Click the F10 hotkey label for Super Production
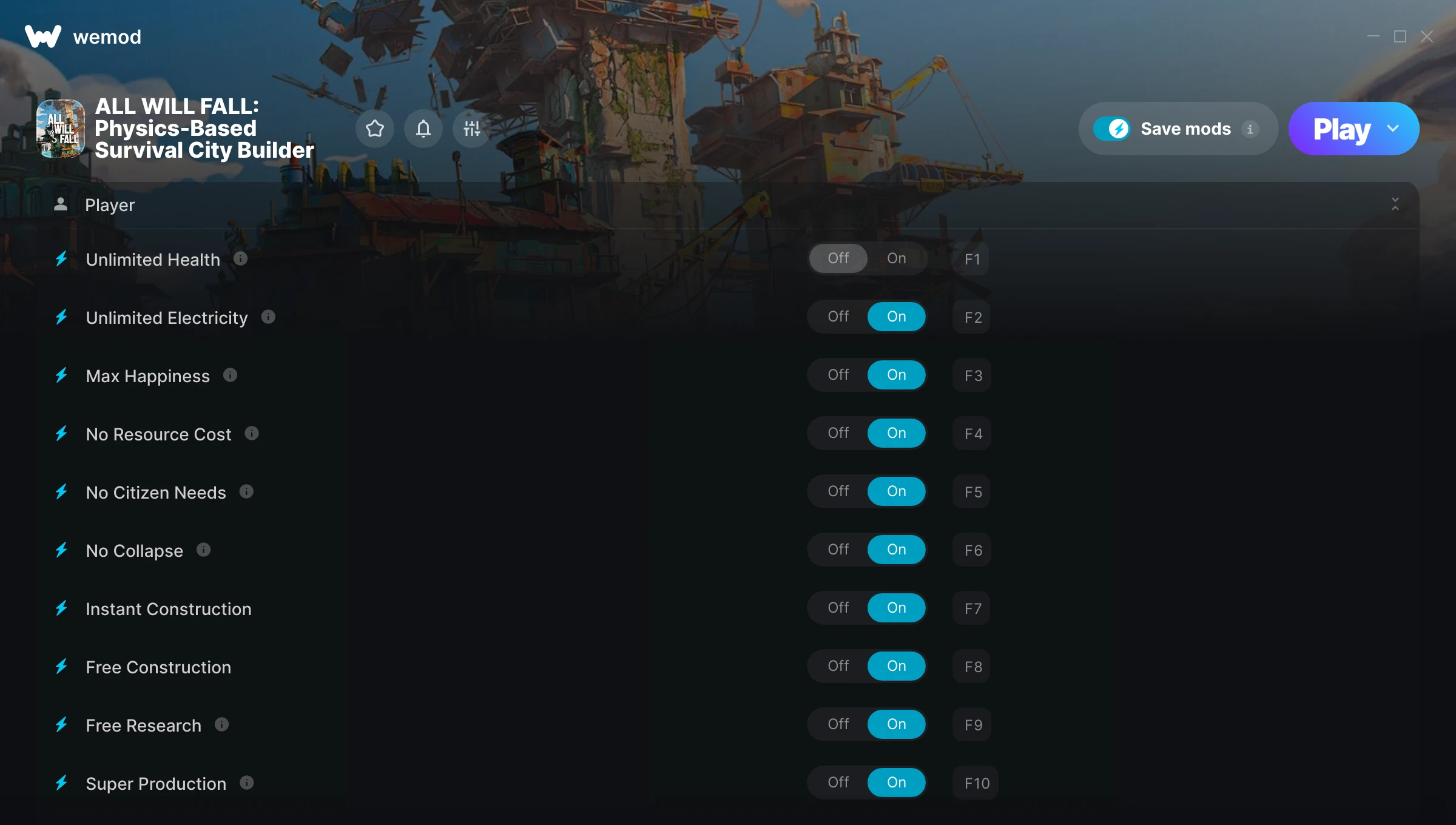The width and height of the screenshot is (1456, 825). point(974,783)
